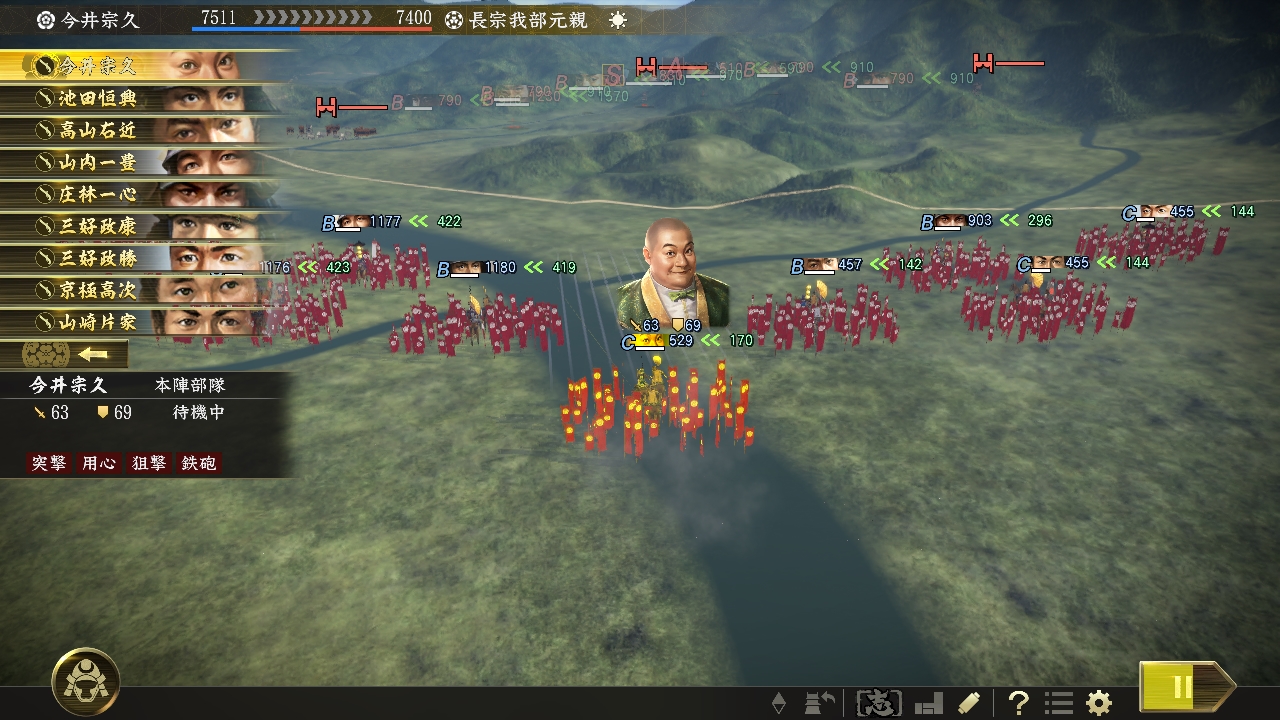Select officer 京極高次 from the list
The image size is (1280, 720).
point(140,290)
